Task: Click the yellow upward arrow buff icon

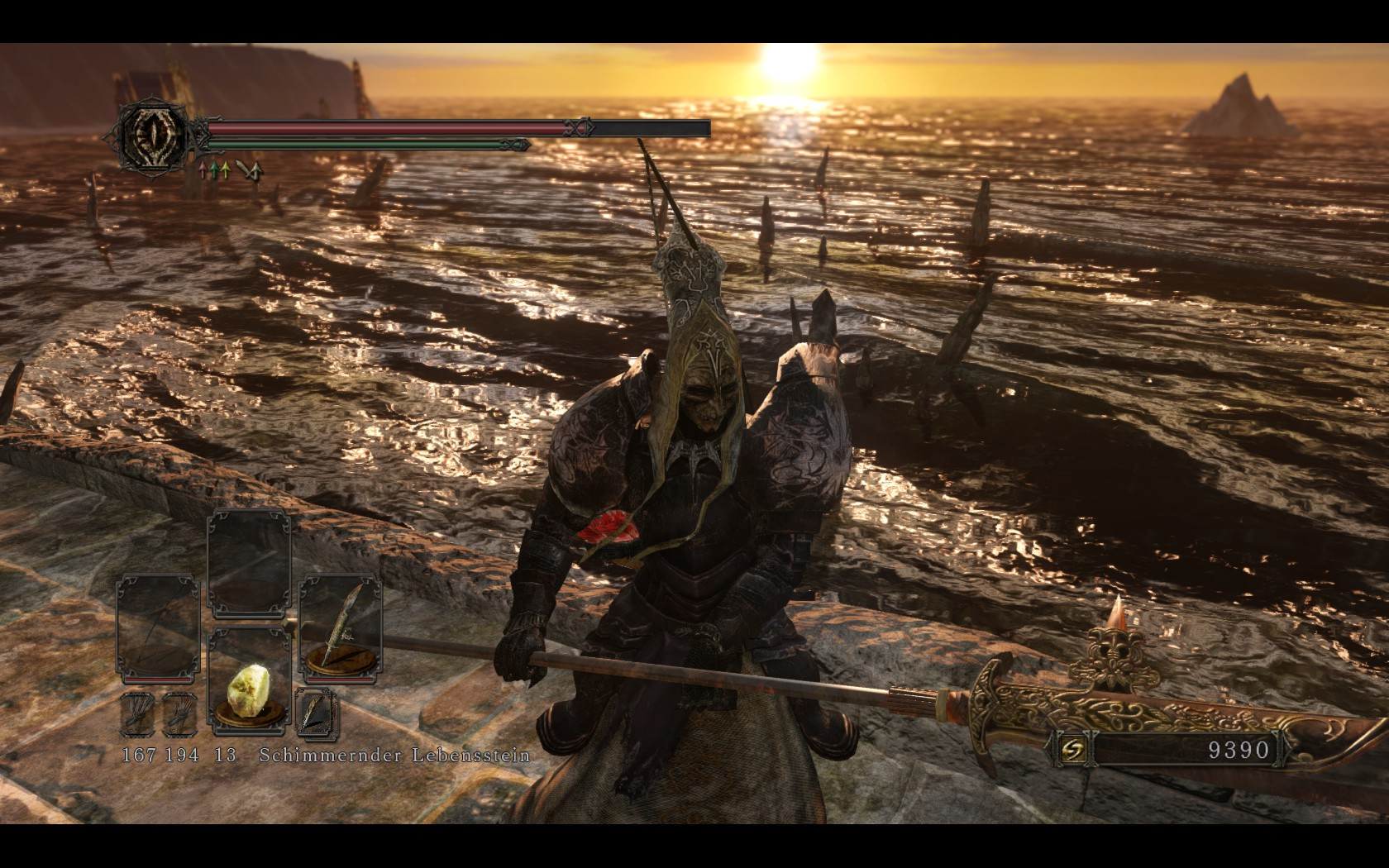Action: coord(227,171)
